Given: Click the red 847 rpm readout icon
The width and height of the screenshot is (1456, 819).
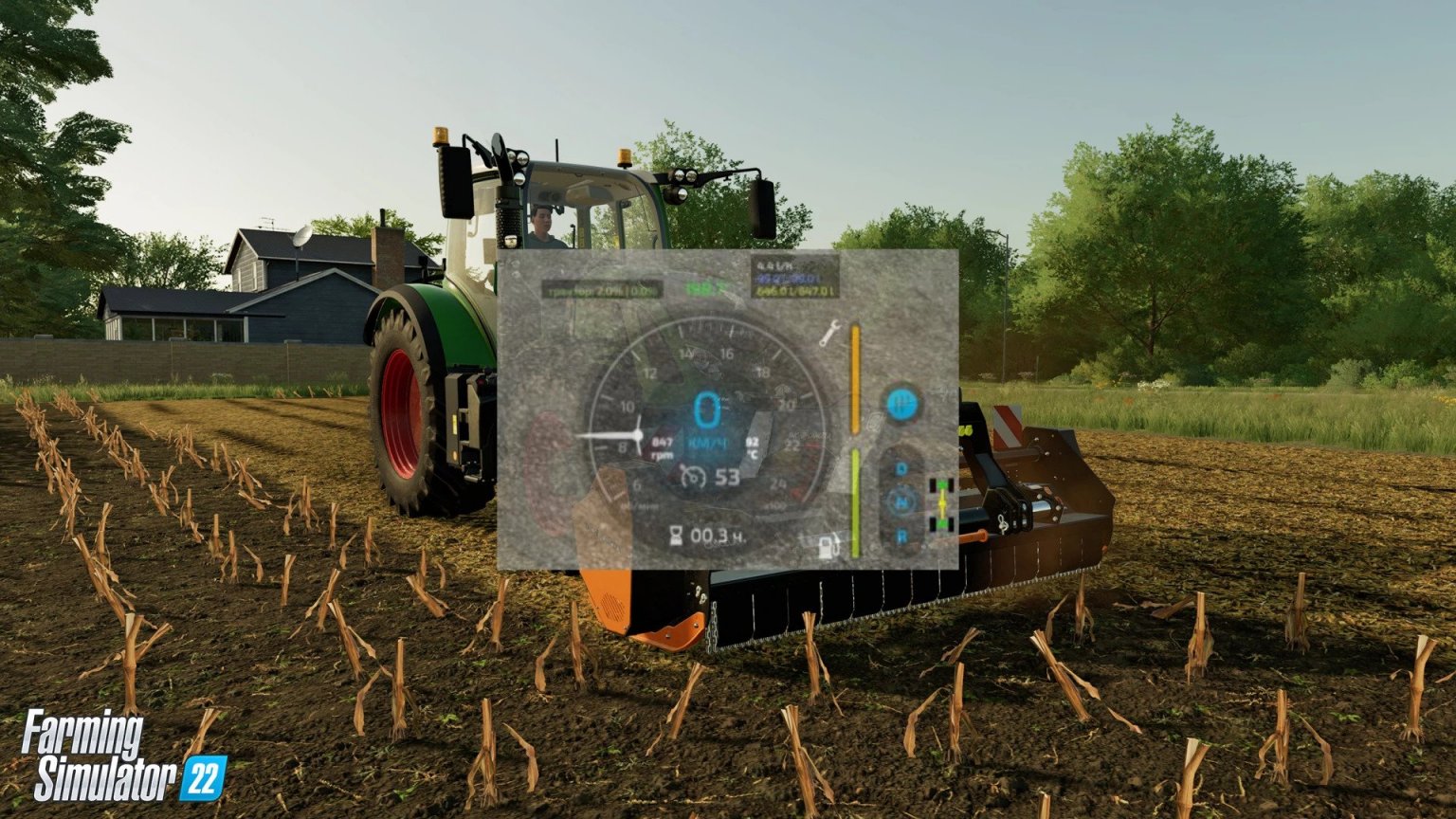Looking at the screenshot, I should point(663,447).
